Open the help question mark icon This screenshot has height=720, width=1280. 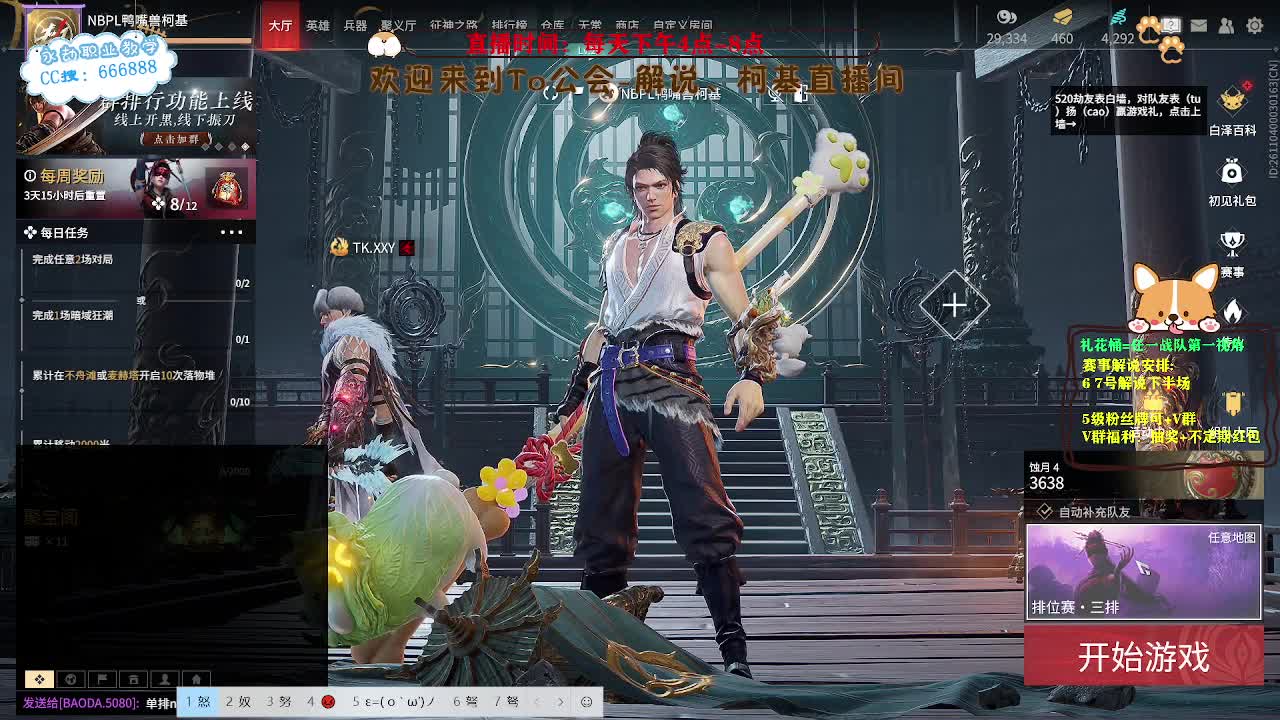coord(1173,24)
